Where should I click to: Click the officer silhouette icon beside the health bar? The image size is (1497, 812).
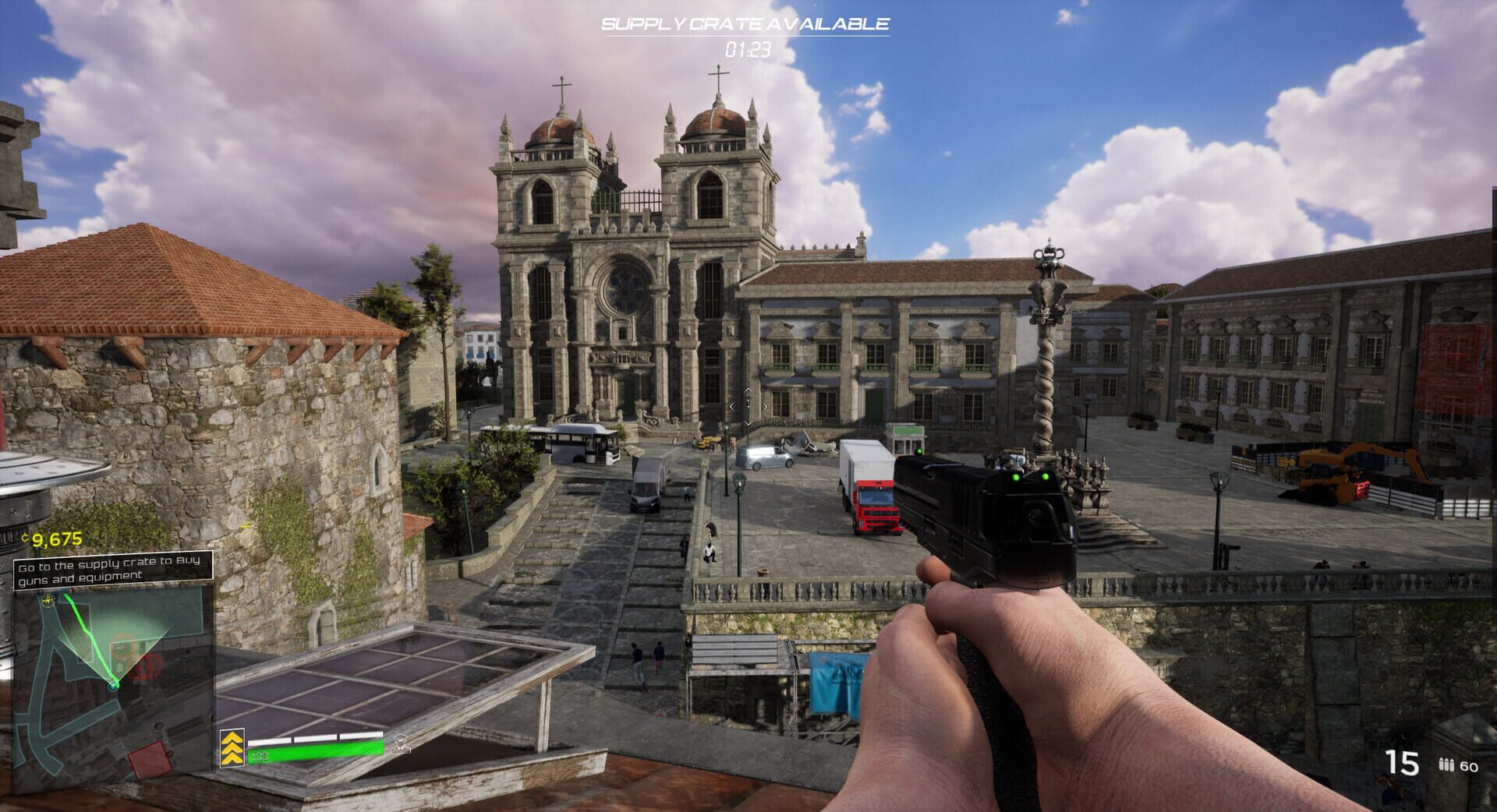(401, 746)
